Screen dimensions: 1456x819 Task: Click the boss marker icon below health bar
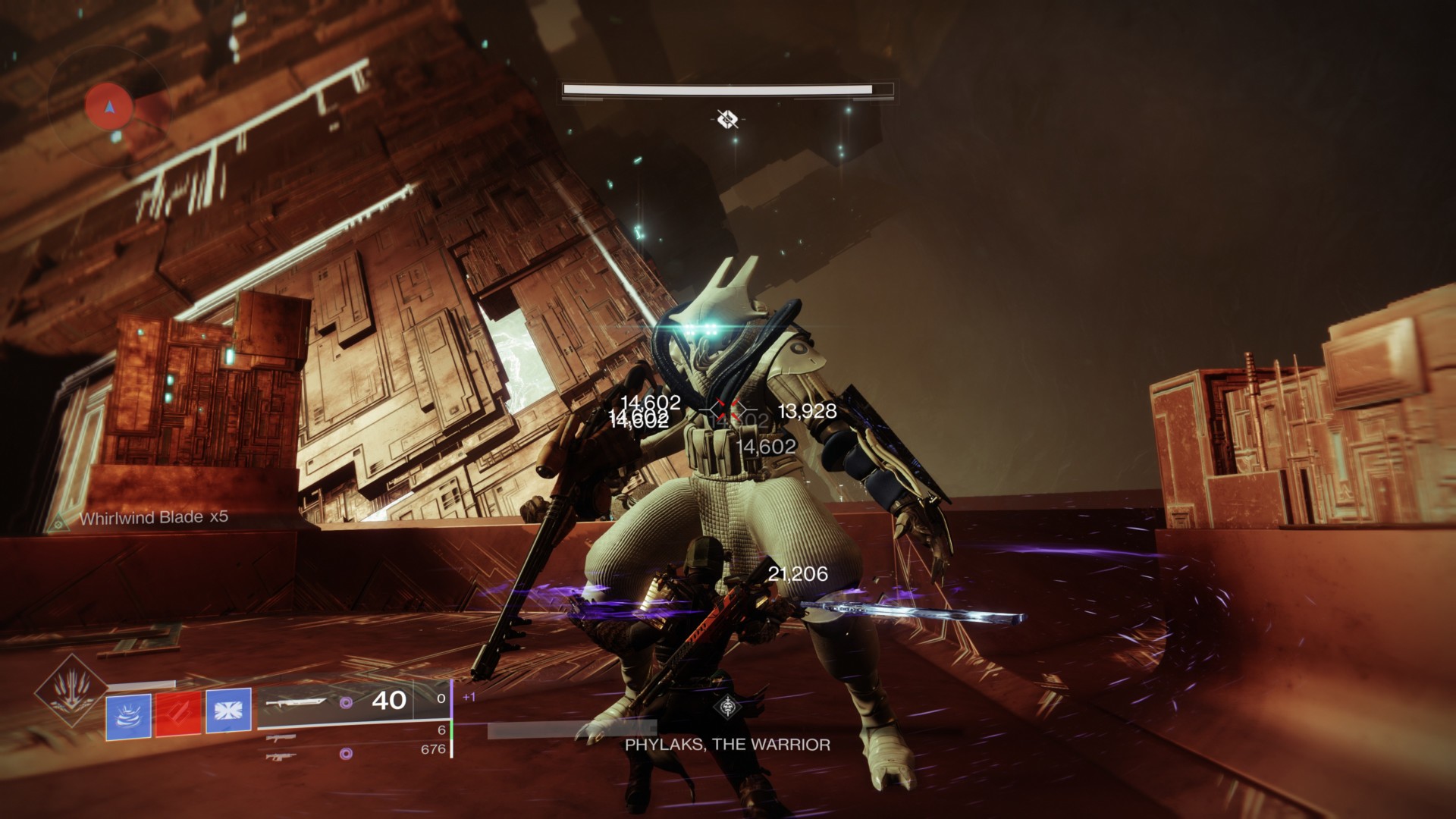728,118
